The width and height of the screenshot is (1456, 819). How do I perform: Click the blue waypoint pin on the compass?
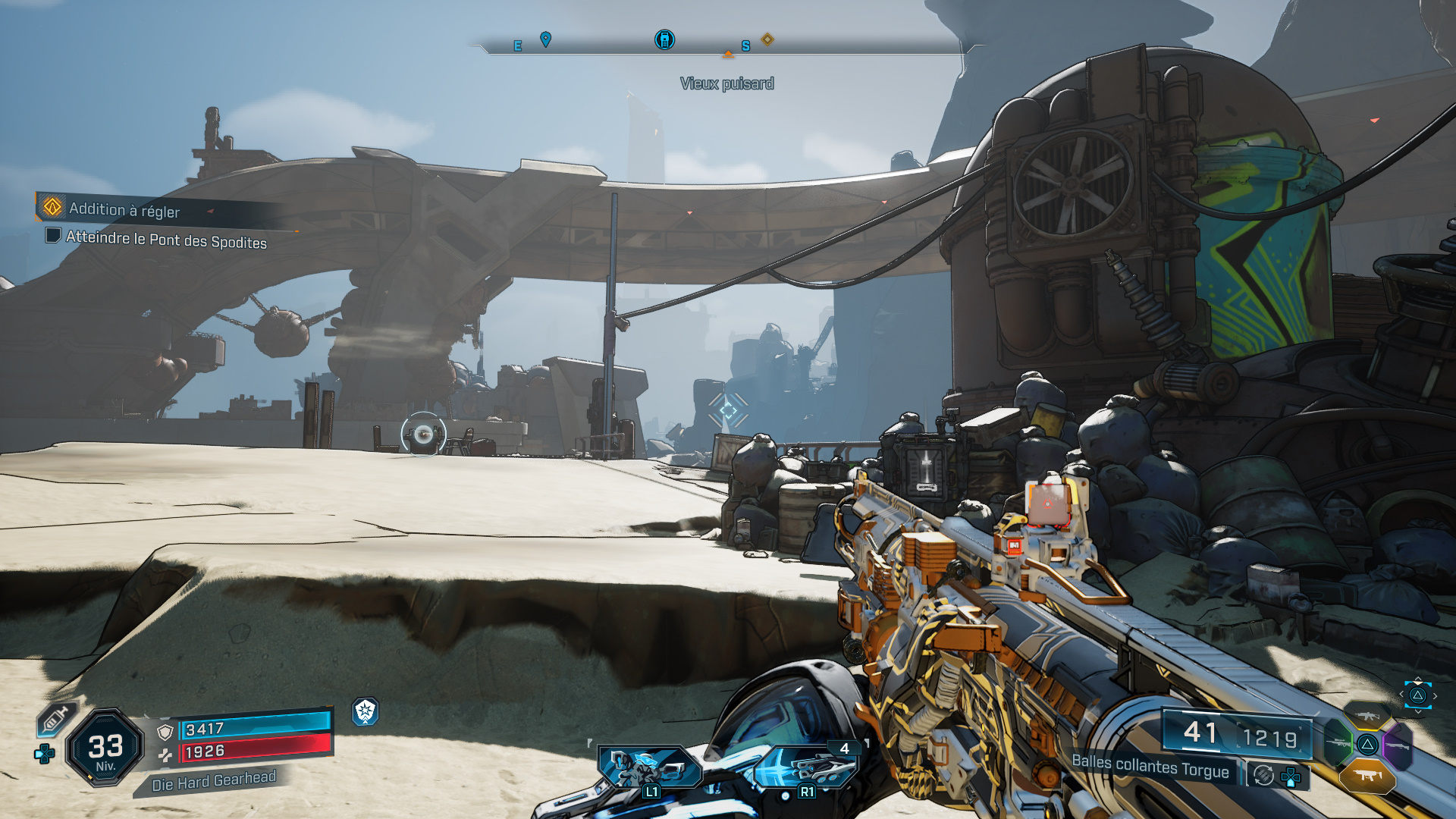click(x=545, y=39)
